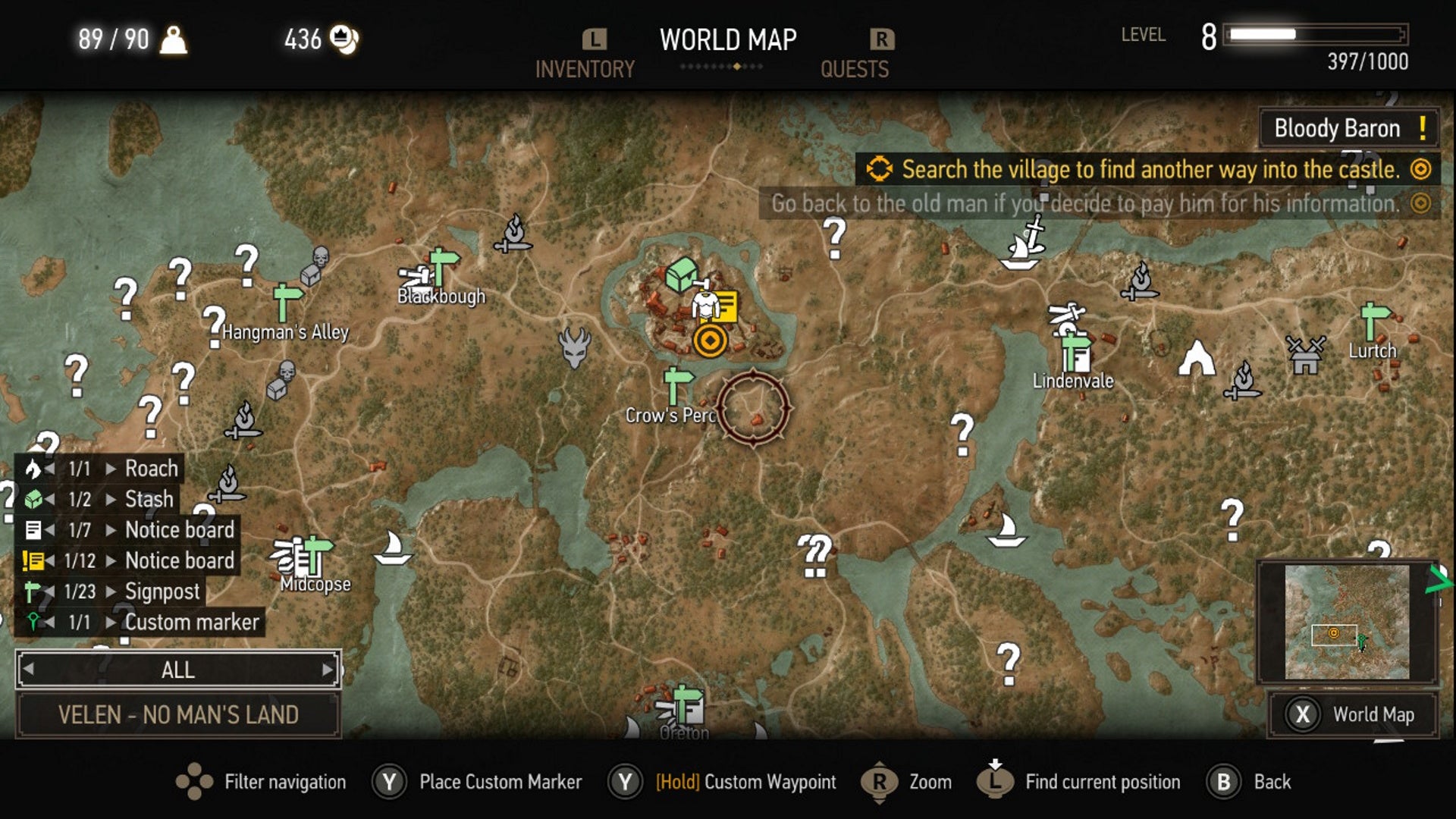The height and width of the screenshot is (819, 1456).
Task: Click the left arrow on the ALL category selector
Action: coord(29,670)
